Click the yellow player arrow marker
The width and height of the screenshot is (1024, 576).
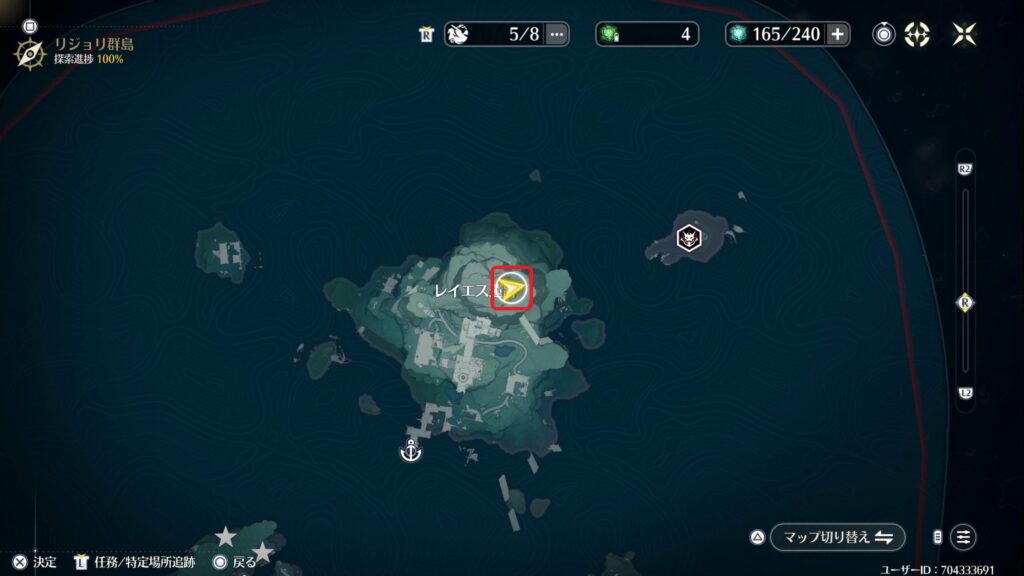512,289
